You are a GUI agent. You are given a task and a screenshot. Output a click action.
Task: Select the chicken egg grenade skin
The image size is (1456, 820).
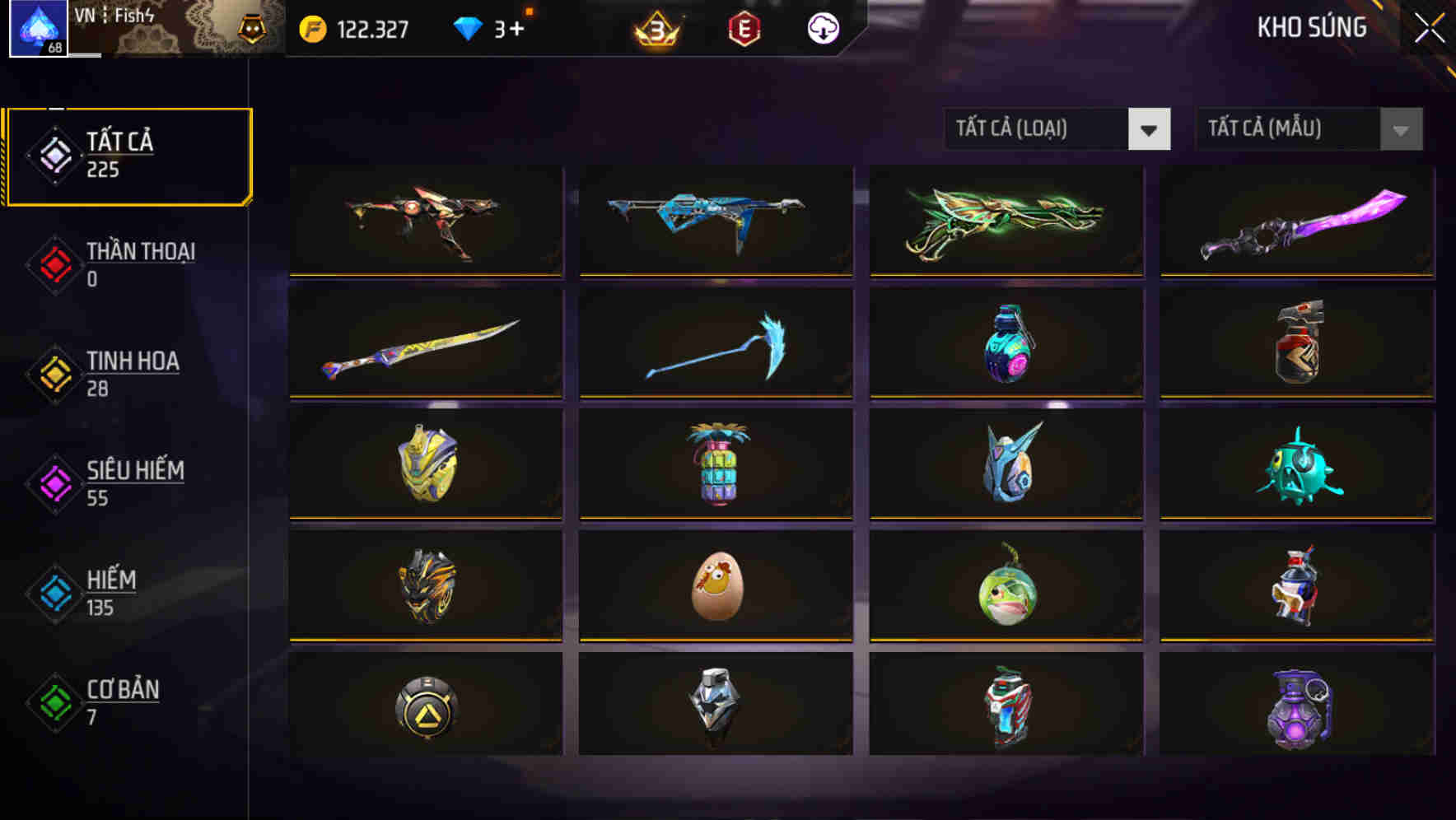(x=714, y=585)
